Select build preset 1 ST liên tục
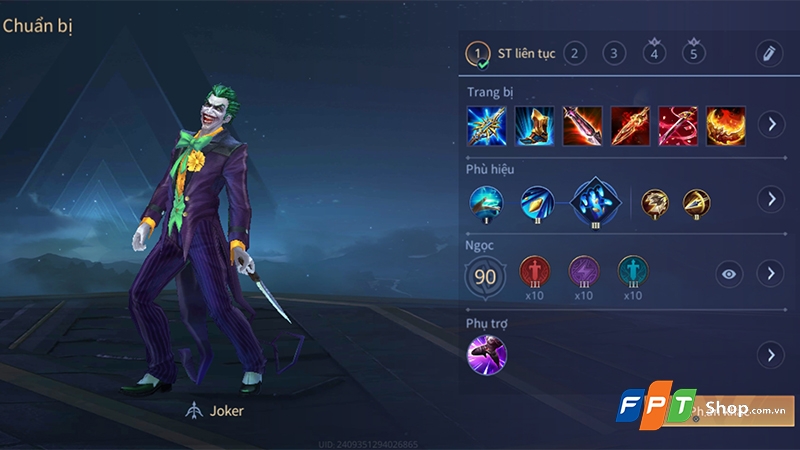800x450 pixels. [x=479, y=53]
